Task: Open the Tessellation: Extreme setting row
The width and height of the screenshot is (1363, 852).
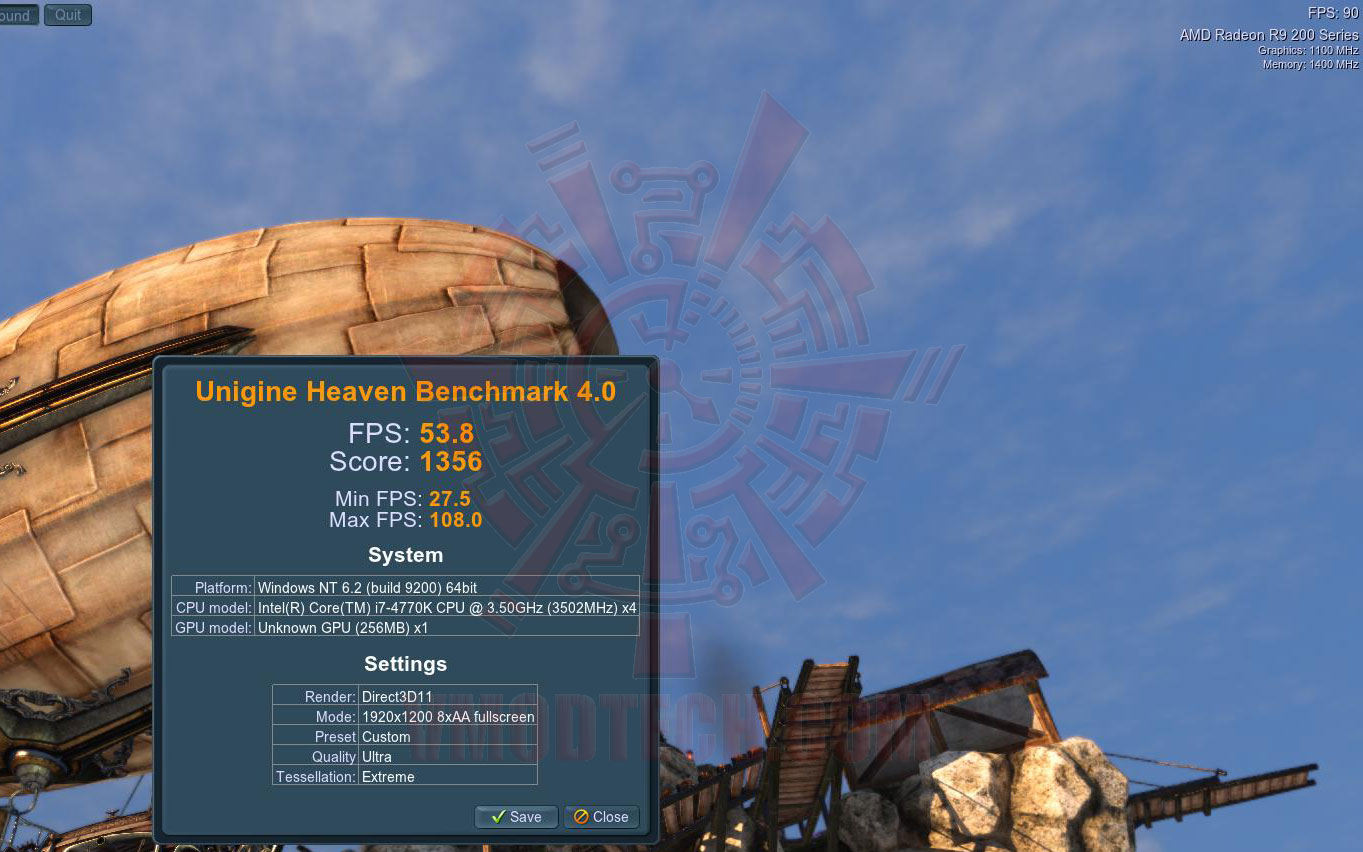Action: 404,777
